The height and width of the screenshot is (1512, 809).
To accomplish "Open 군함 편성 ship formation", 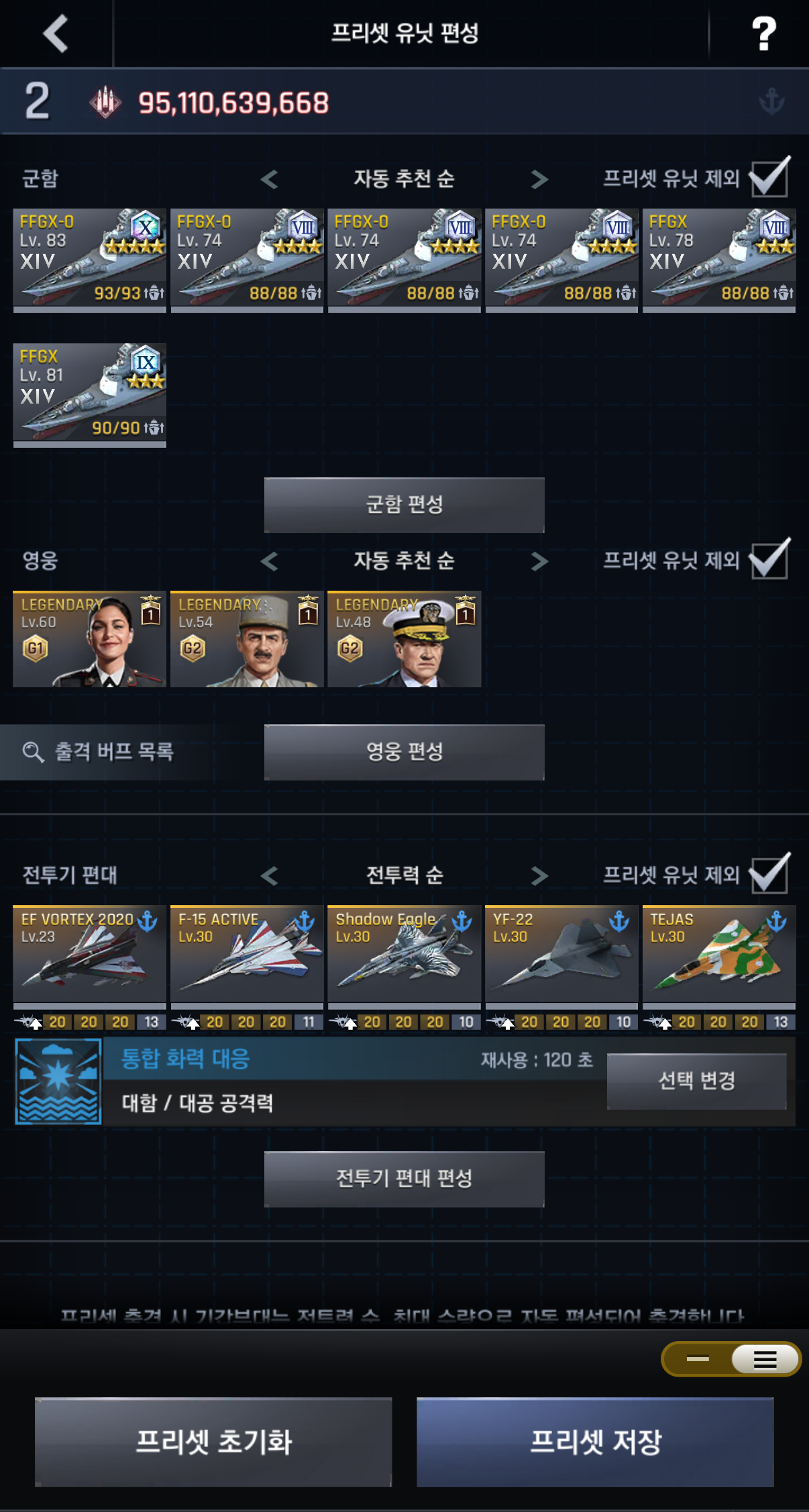I will (x=404, y=505).
